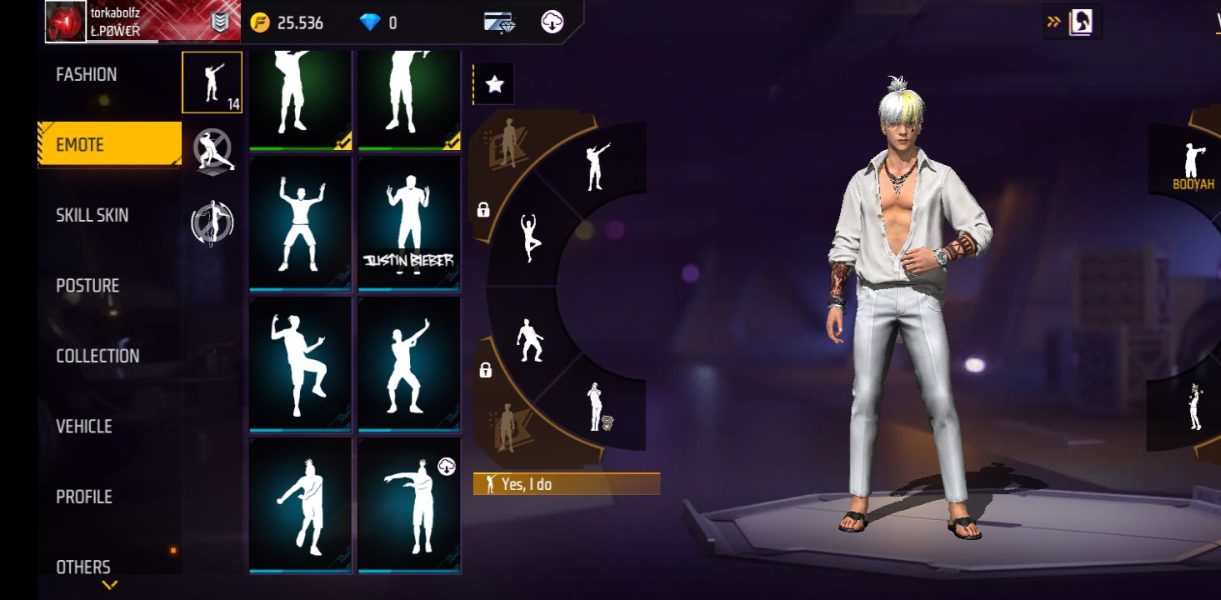Click the blue diamond currency
This screenshot has height=600, width=1221.
(x=378, y=22)
